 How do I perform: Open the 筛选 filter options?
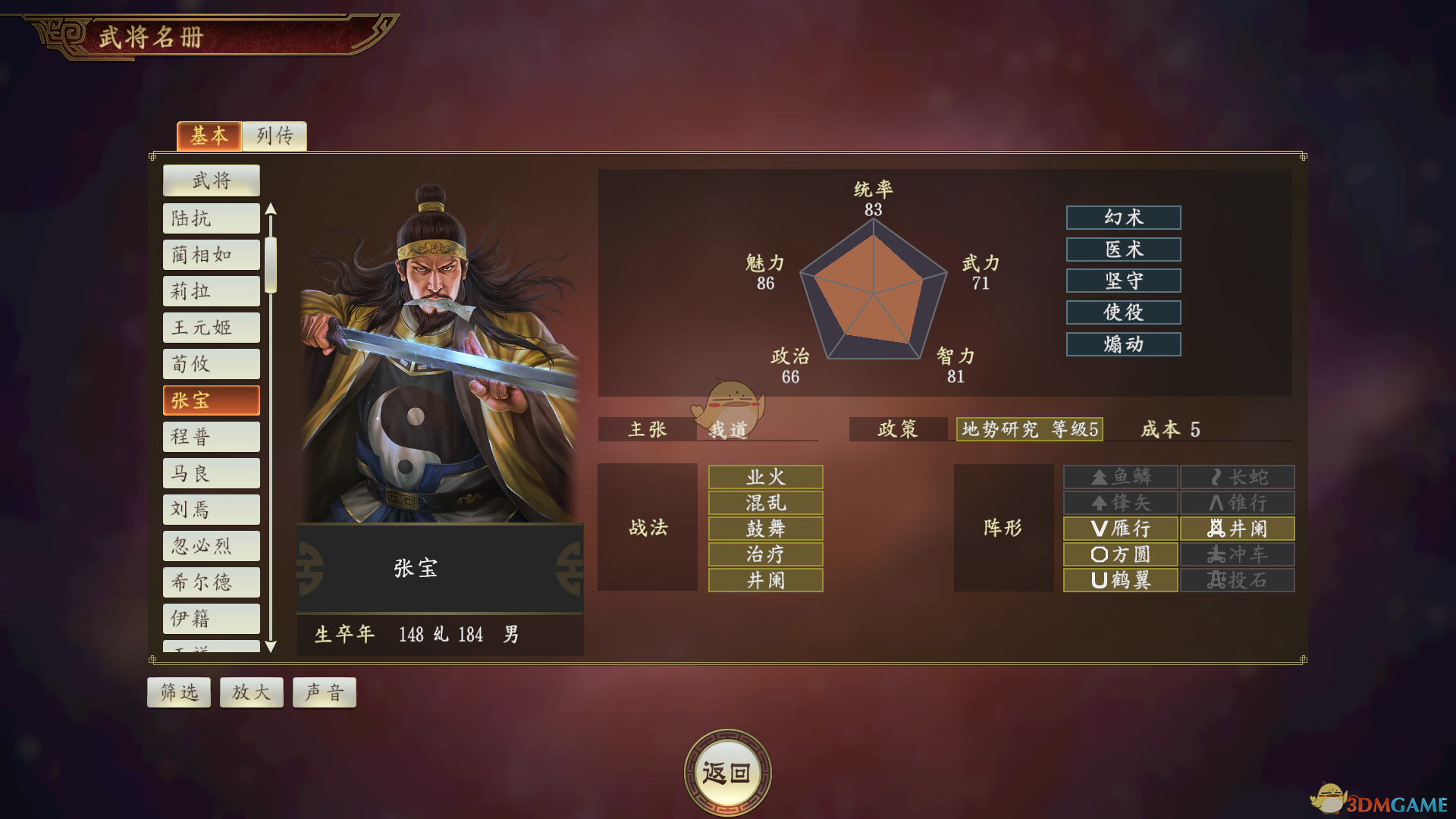pyautogui.click(x=178, y=692)
